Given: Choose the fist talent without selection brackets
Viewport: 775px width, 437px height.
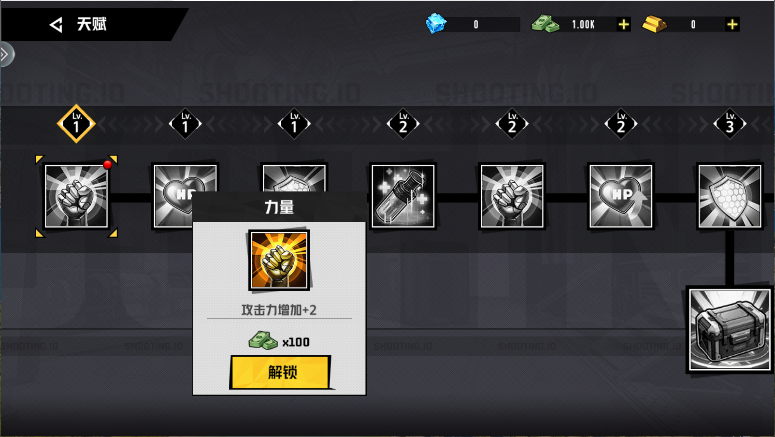Looking at the screenshot, I should click(x=512, y=196).
